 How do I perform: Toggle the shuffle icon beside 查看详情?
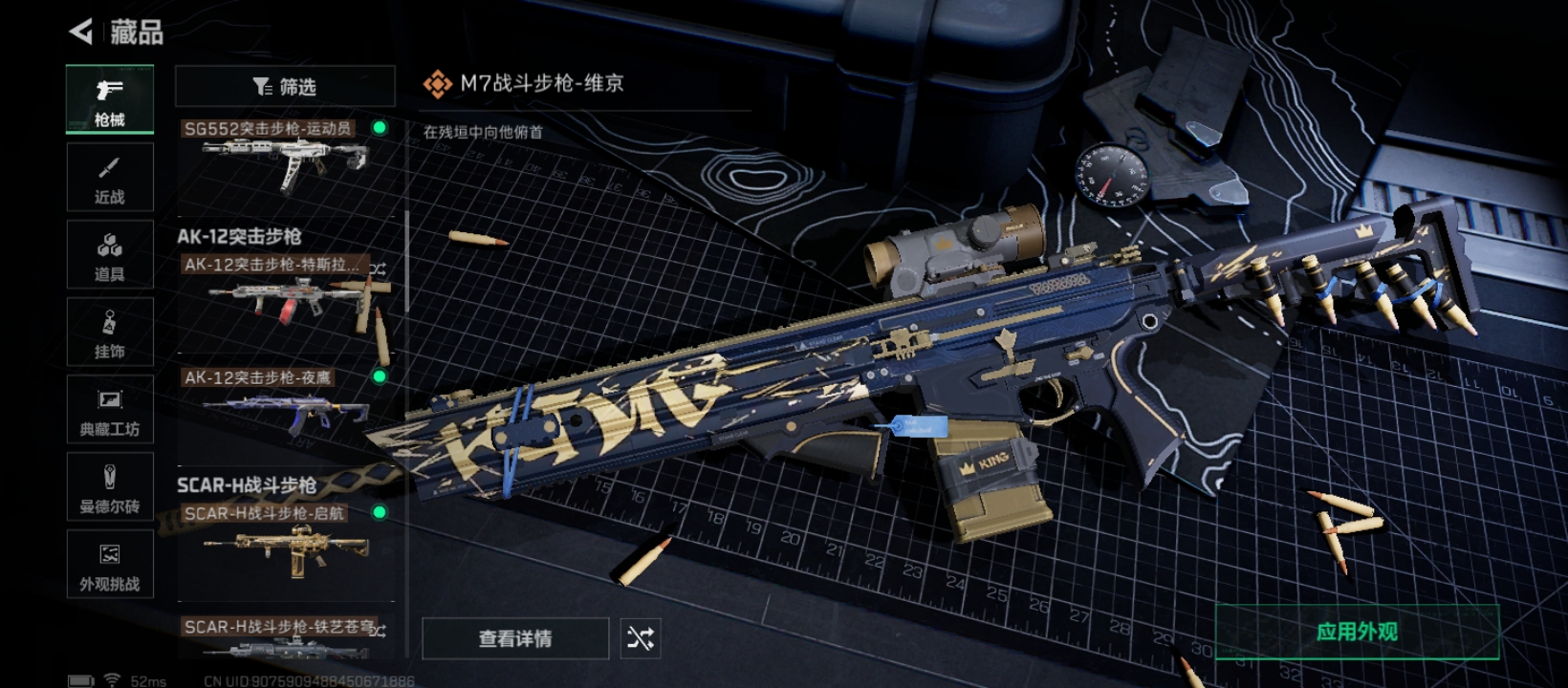[x=641, y=638]
